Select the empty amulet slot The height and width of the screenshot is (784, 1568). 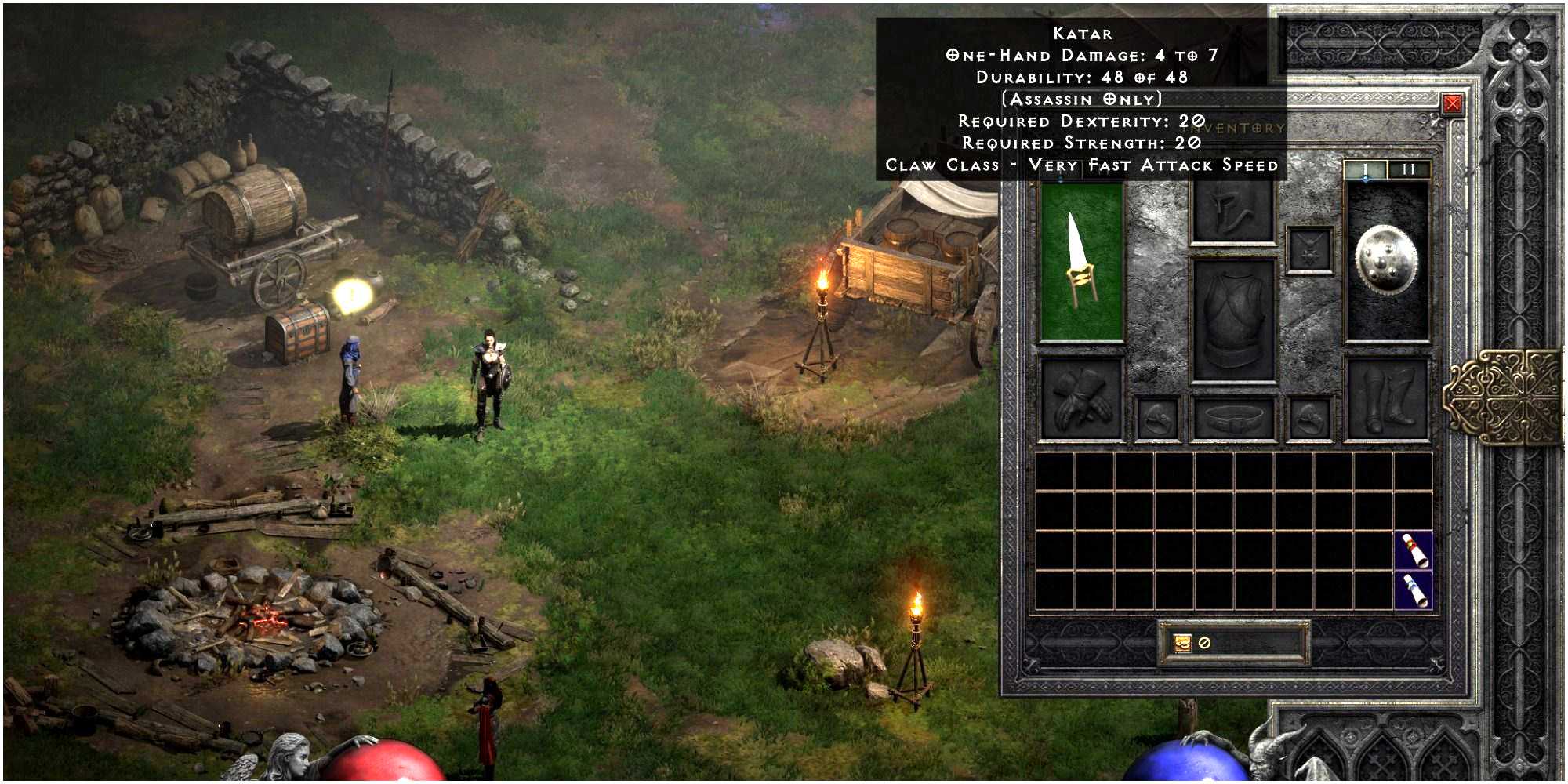click(1309, 250)
